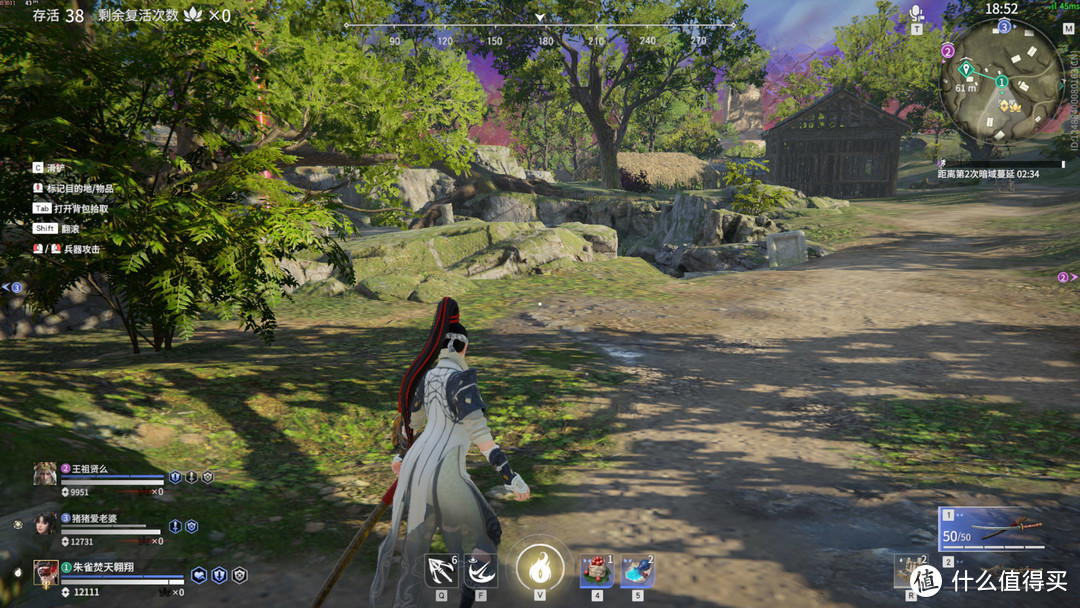Trigger the flame ultimate ability
Image resolution: width=1080 pixels, height=608 pixels.
(539, 569)
